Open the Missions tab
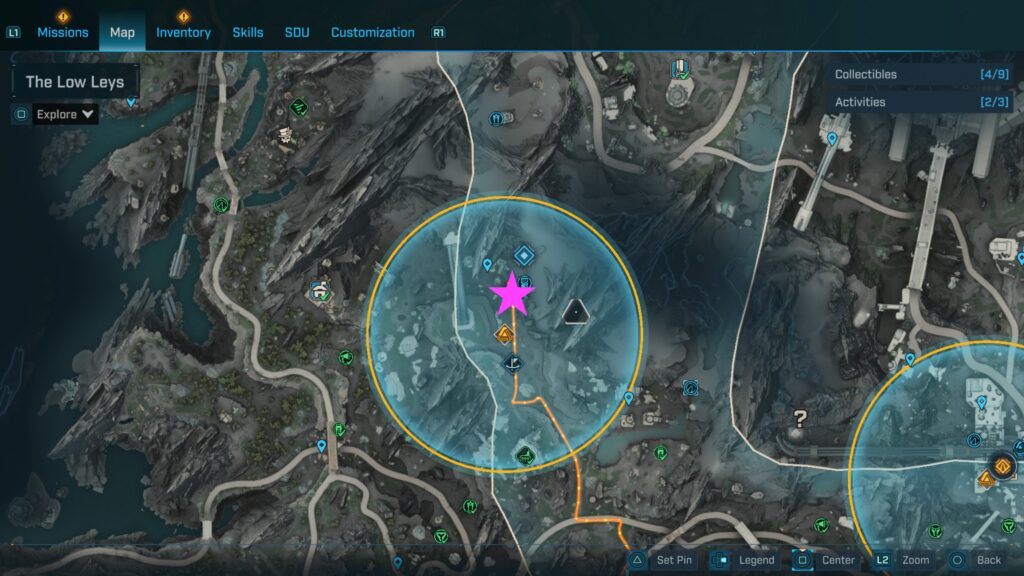1024x576 pixels. pyautogui.click(x=63, y=32)
